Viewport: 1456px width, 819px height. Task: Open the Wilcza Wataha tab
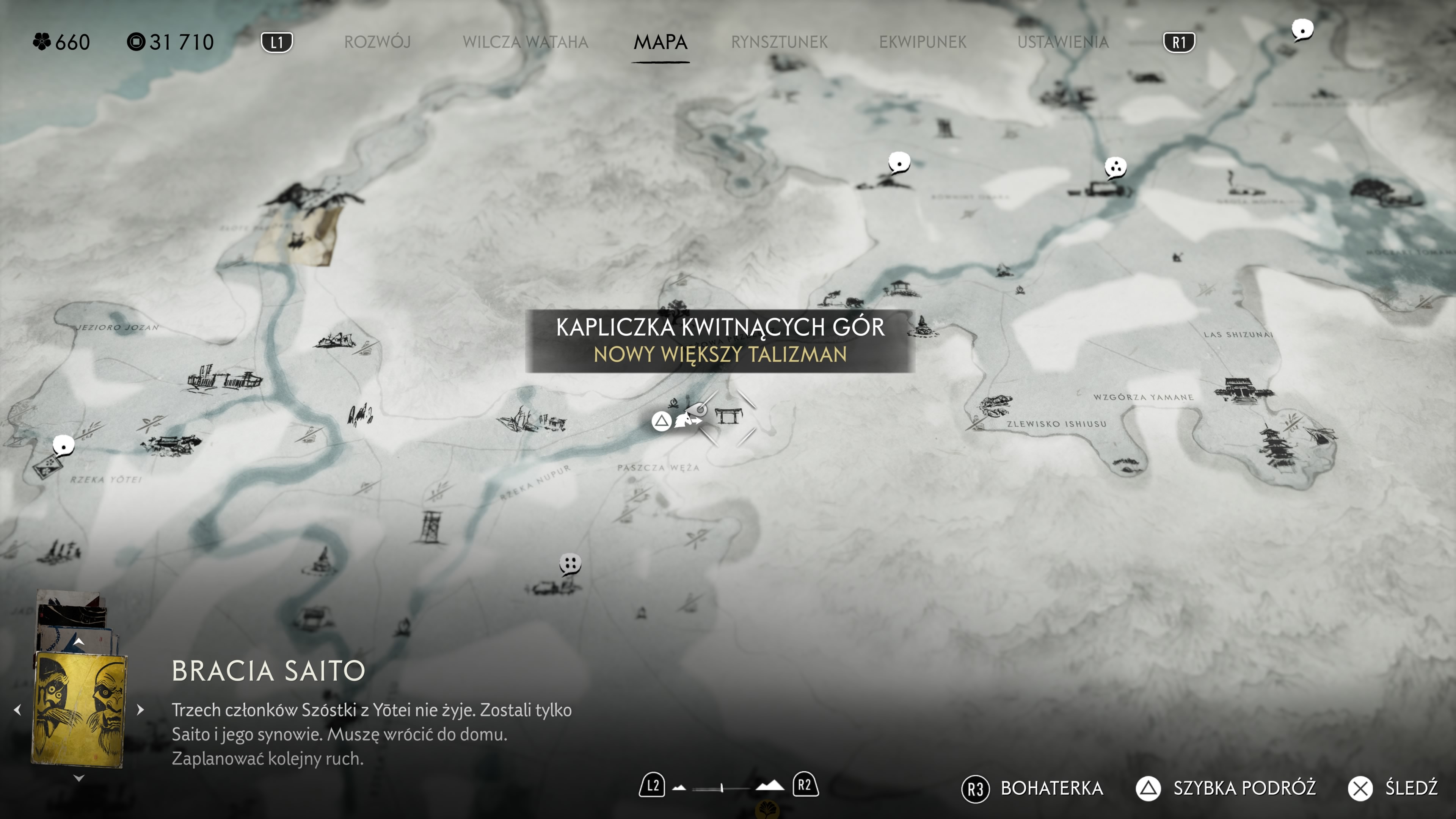(525, 42)
